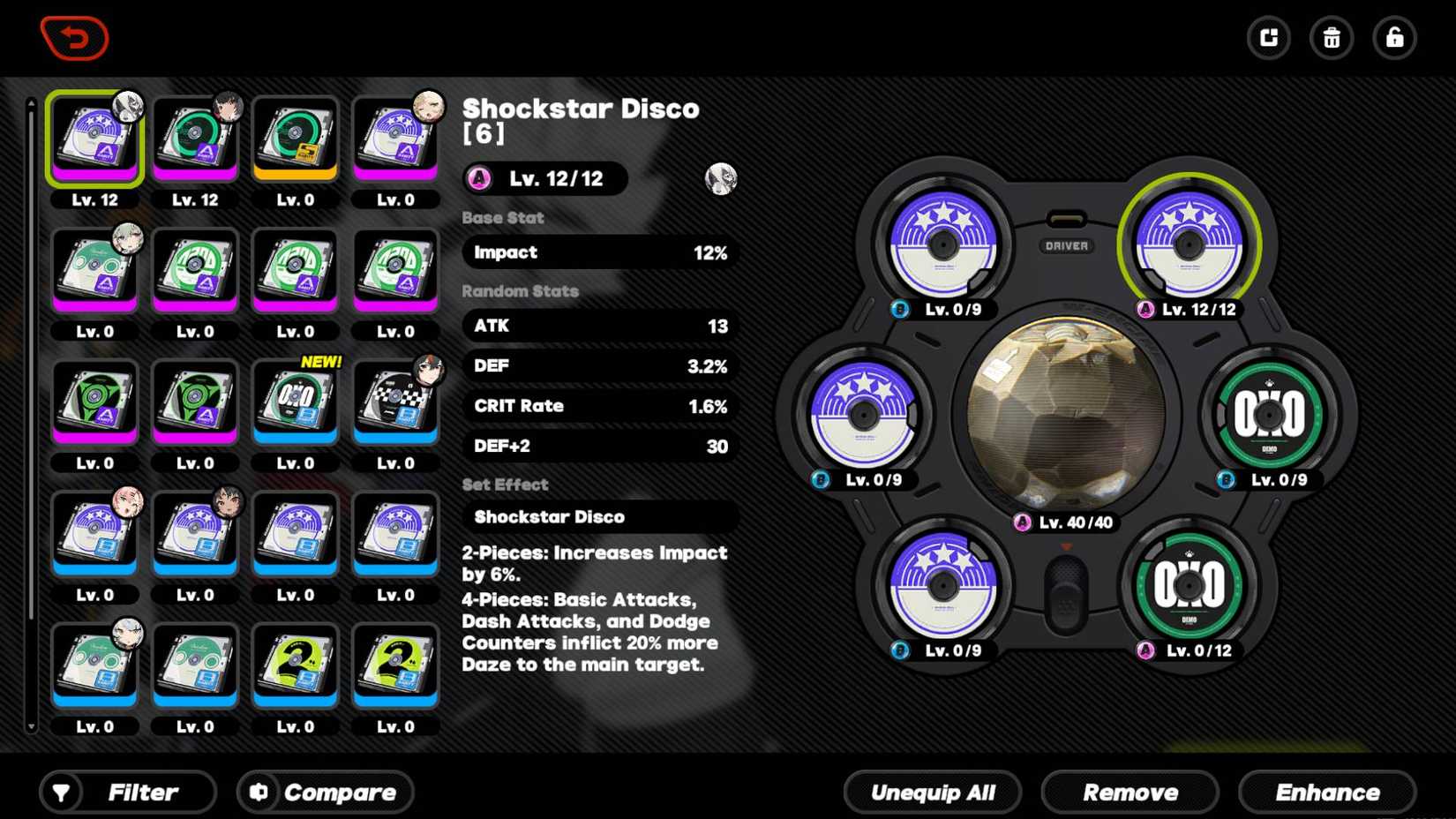Select the NEW drive disc in the inventory
Image resolution: width=1456 pixels, height=819 pixels.
(295, 402)
